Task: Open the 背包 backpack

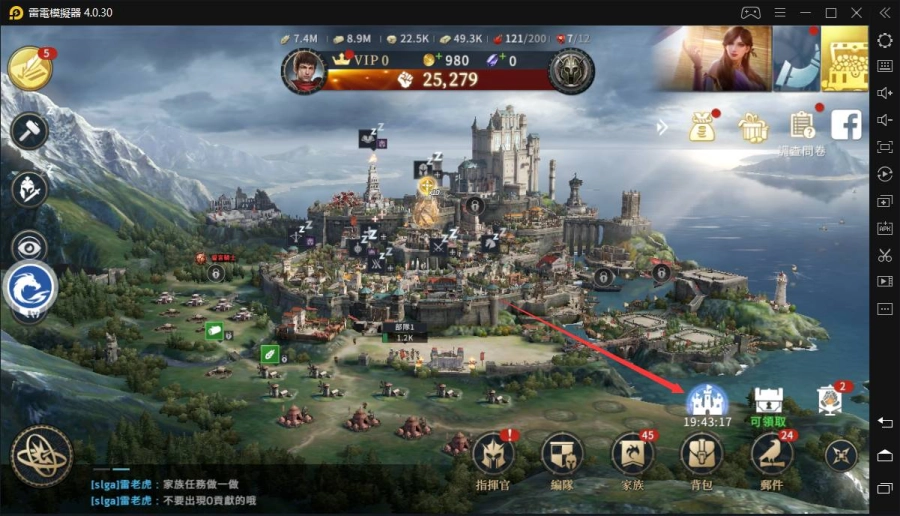Action: pos(702,454)
